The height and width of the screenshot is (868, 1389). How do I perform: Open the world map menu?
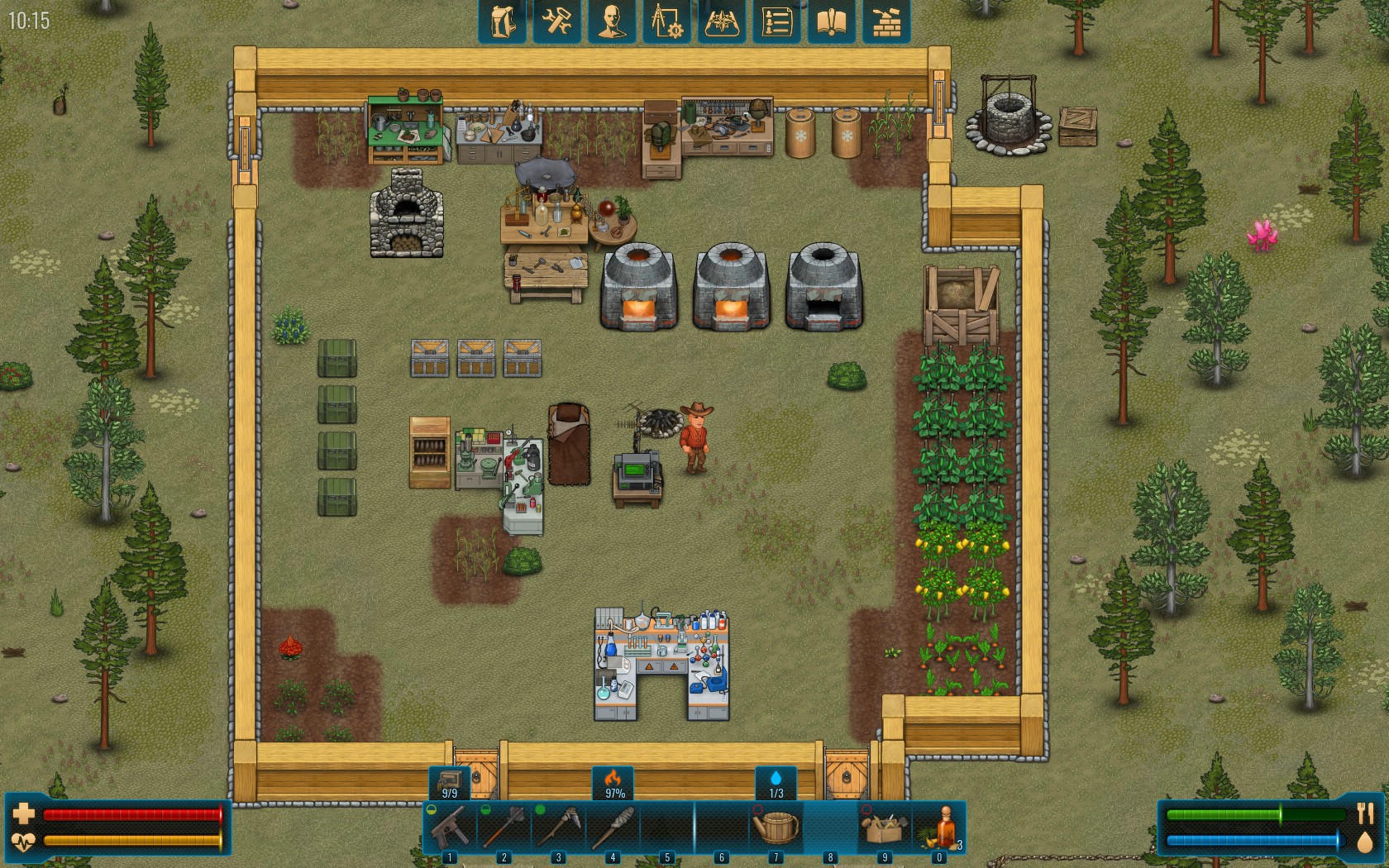pyautogui.click(x=722, y=21)
